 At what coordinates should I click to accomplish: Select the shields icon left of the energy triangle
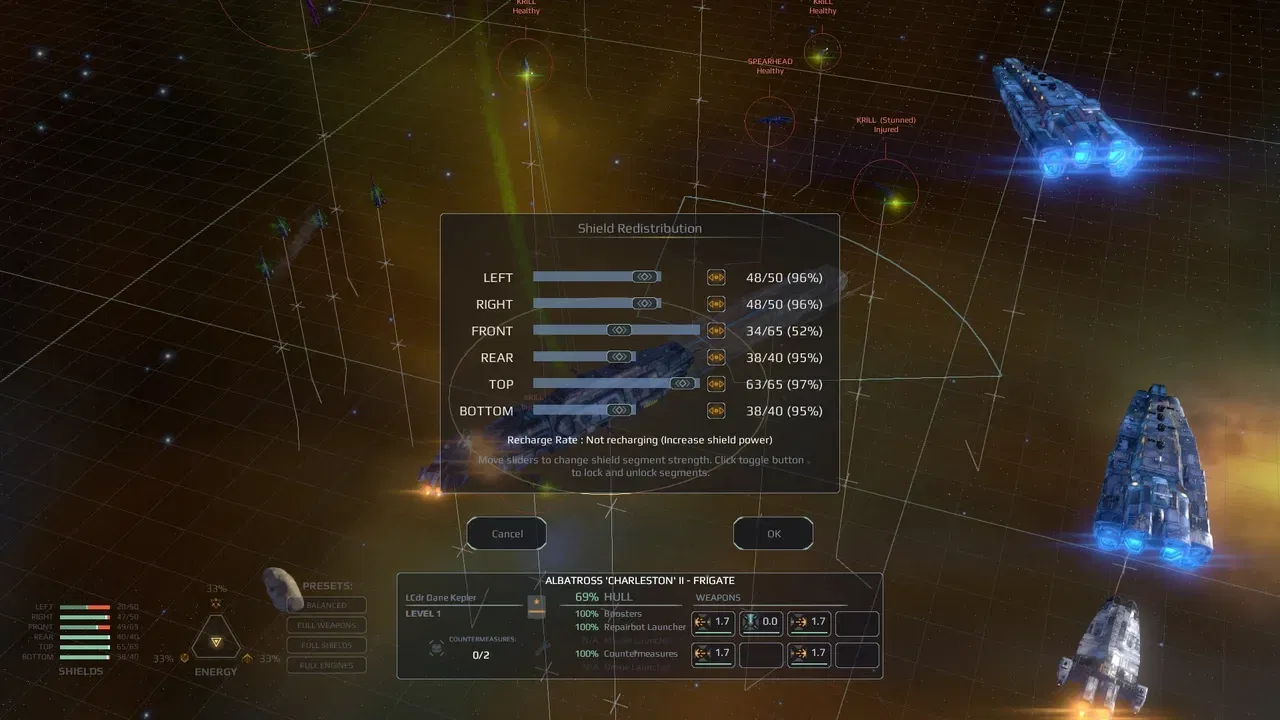coord(184,658)
